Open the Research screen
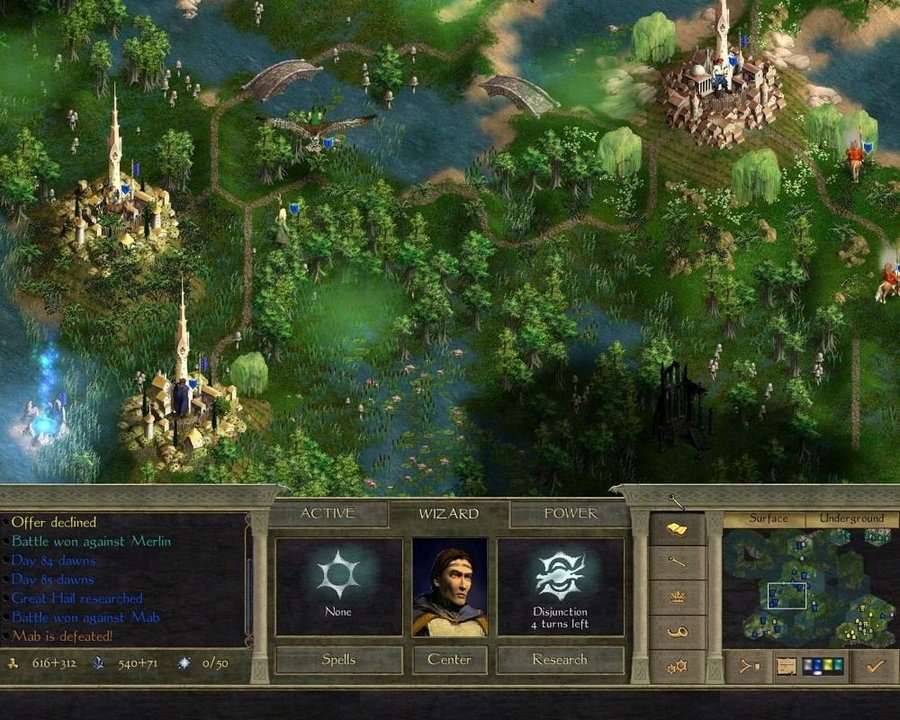 (x=560, y=660)
